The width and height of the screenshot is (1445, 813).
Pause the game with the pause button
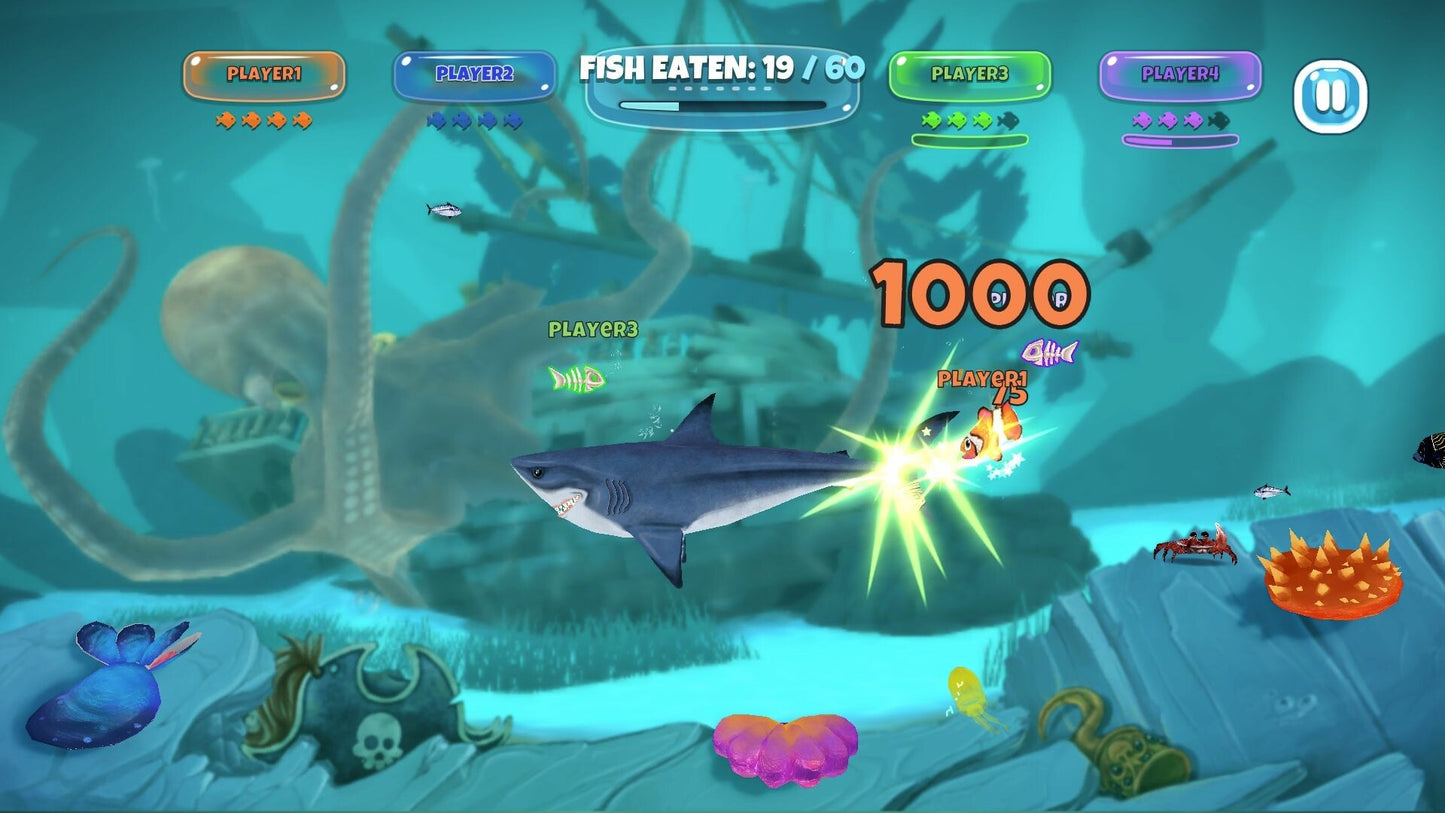click(x=1330, y=97)
